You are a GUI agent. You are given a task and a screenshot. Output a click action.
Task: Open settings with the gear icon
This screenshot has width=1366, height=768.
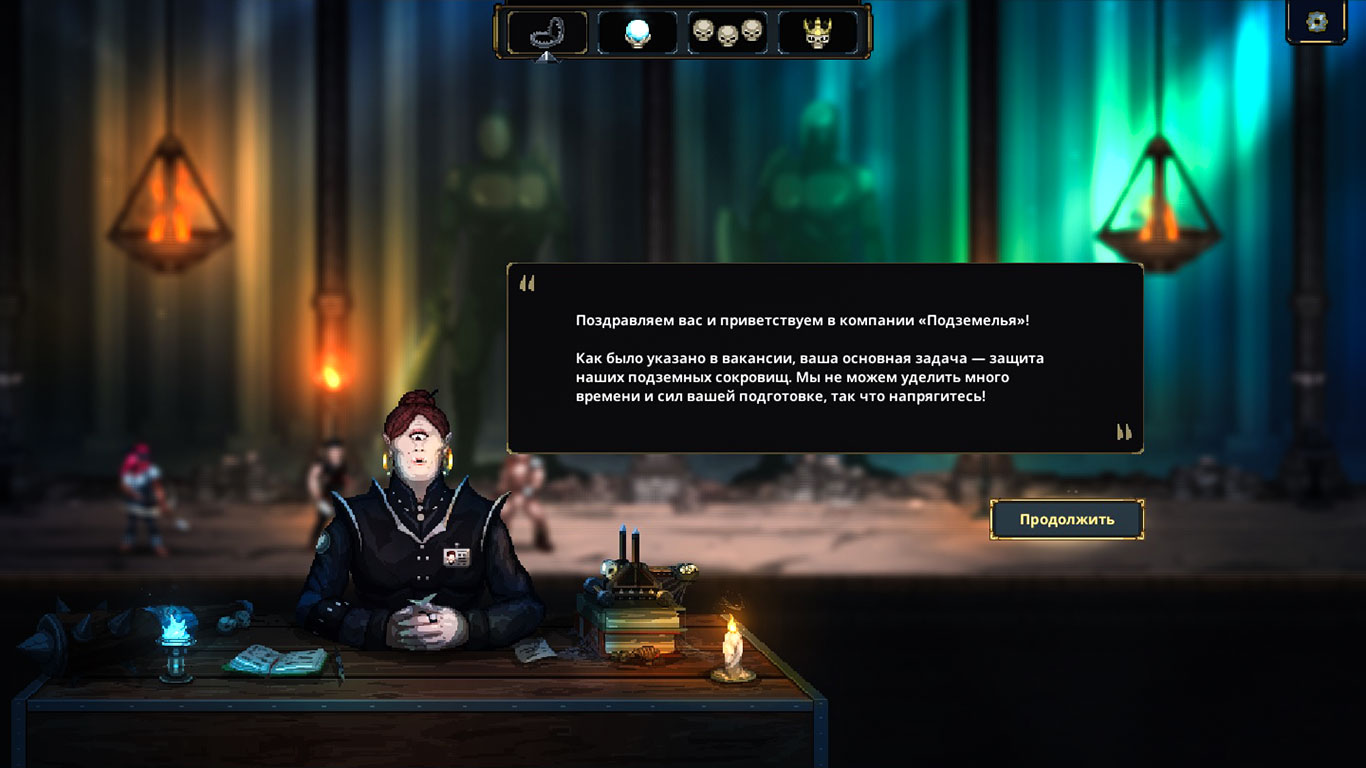click(x=1317, y=22)
